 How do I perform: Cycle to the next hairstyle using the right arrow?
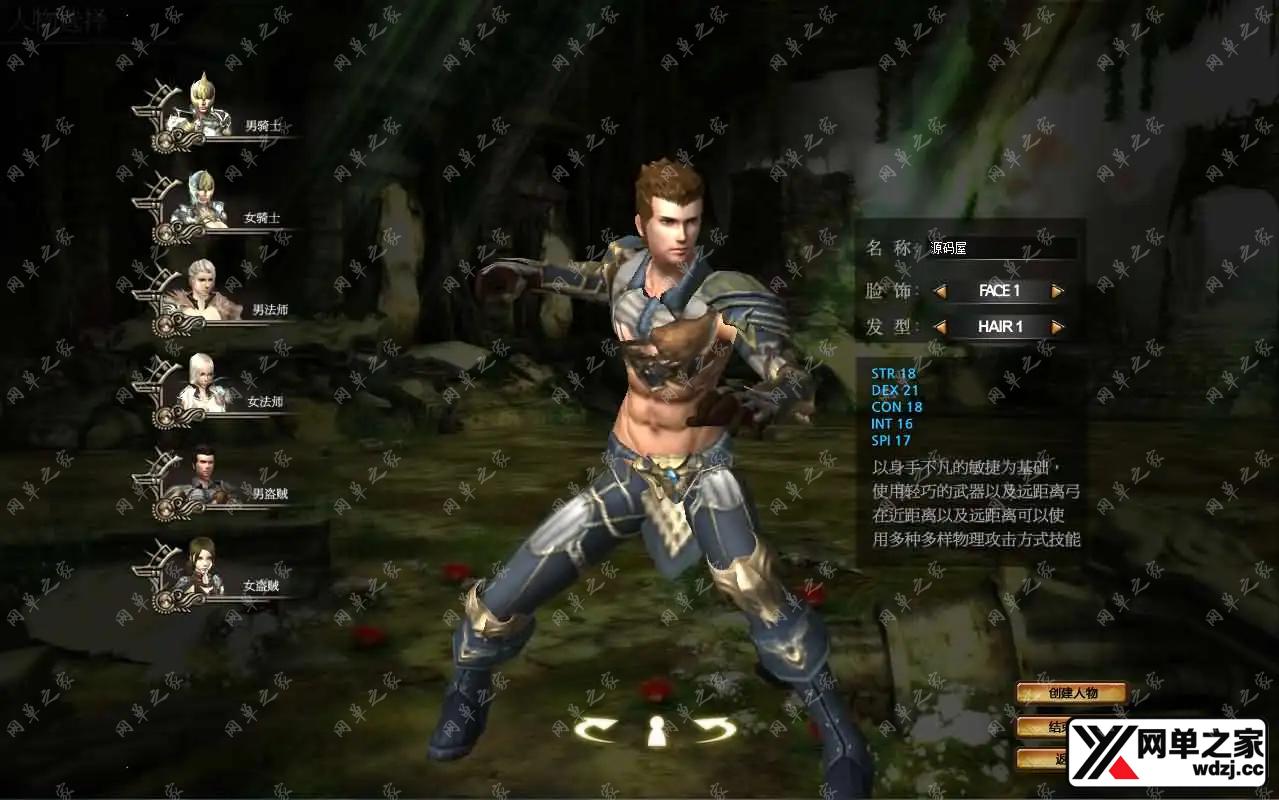click(1058, 327)
